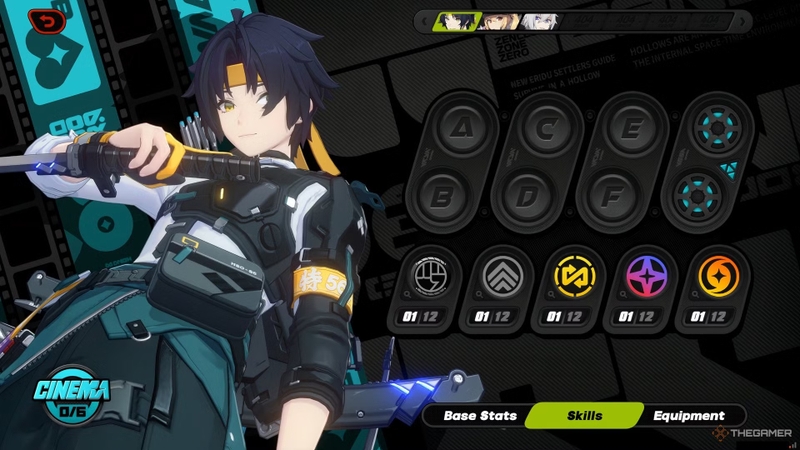The height and width of the screenshot is (450, 800).
Task: Open core skill node A
Action: (460, 128)
